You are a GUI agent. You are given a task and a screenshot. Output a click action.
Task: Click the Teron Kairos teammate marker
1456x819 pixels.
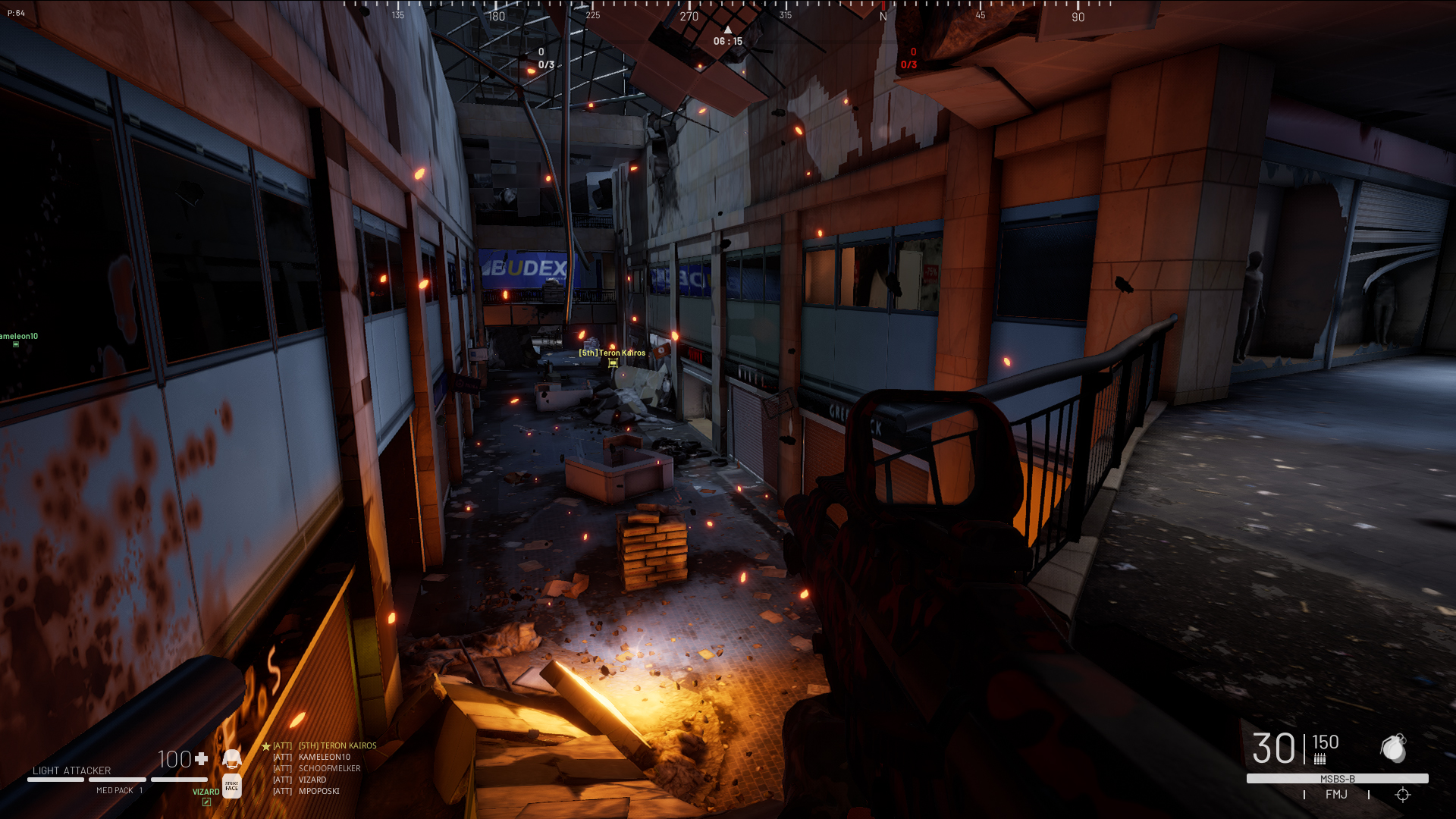click(613, 362)
